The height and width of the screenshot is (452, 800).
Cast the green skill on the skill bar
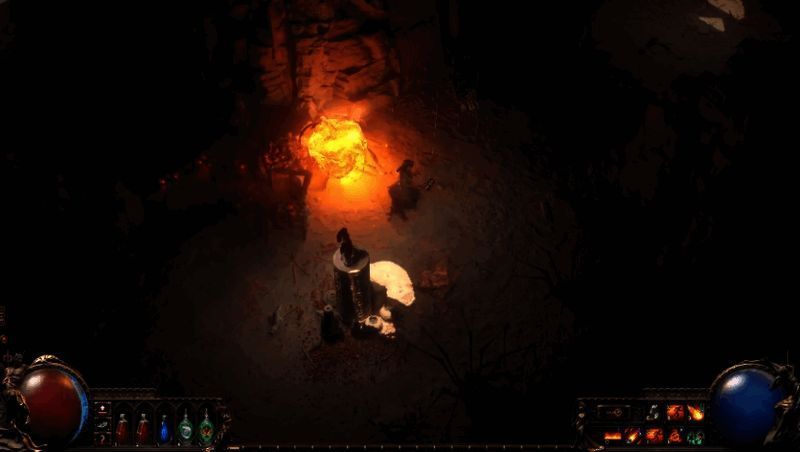point(694,435)
